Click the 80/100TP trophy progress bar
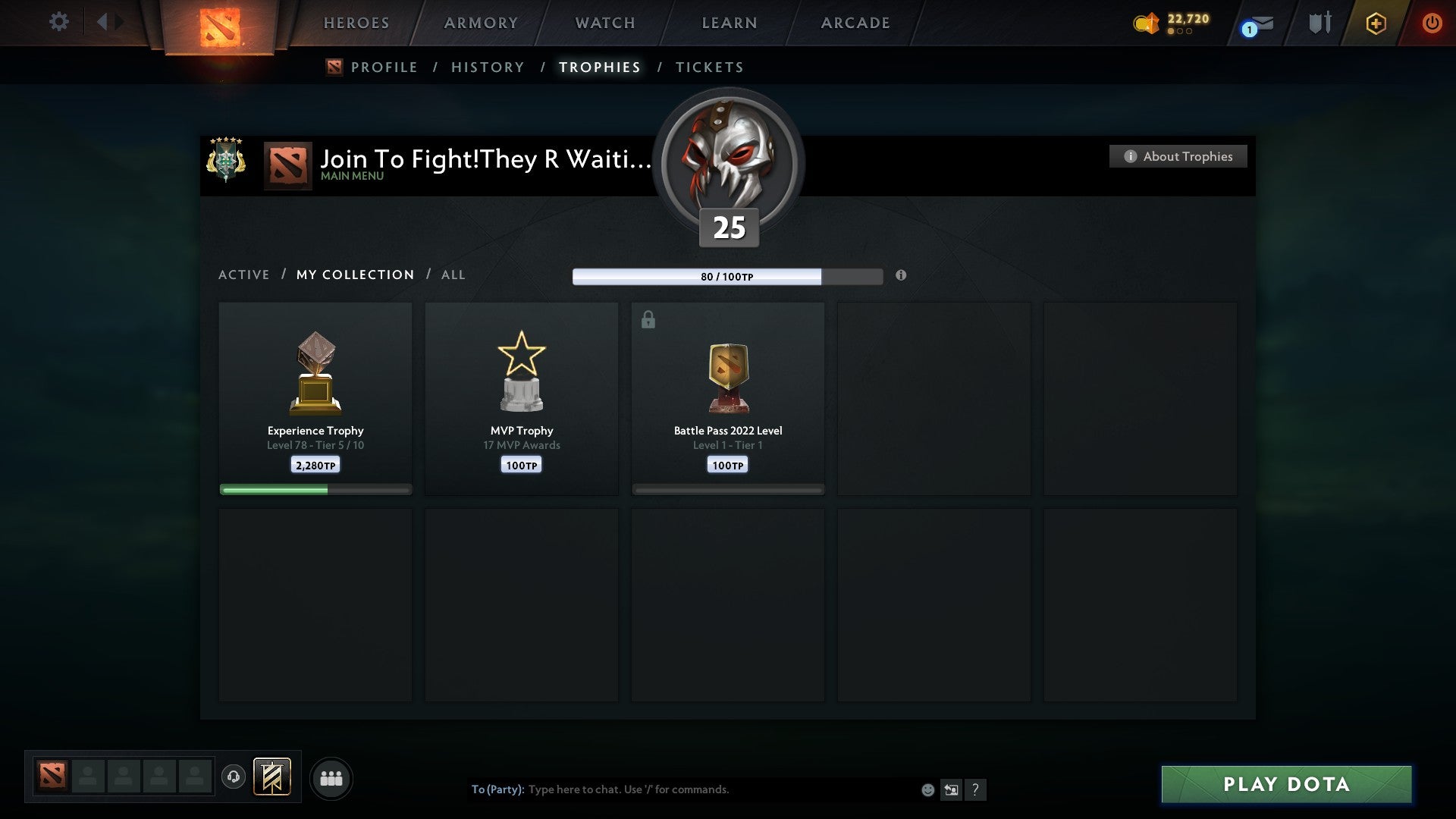 [x=728, y=276]
